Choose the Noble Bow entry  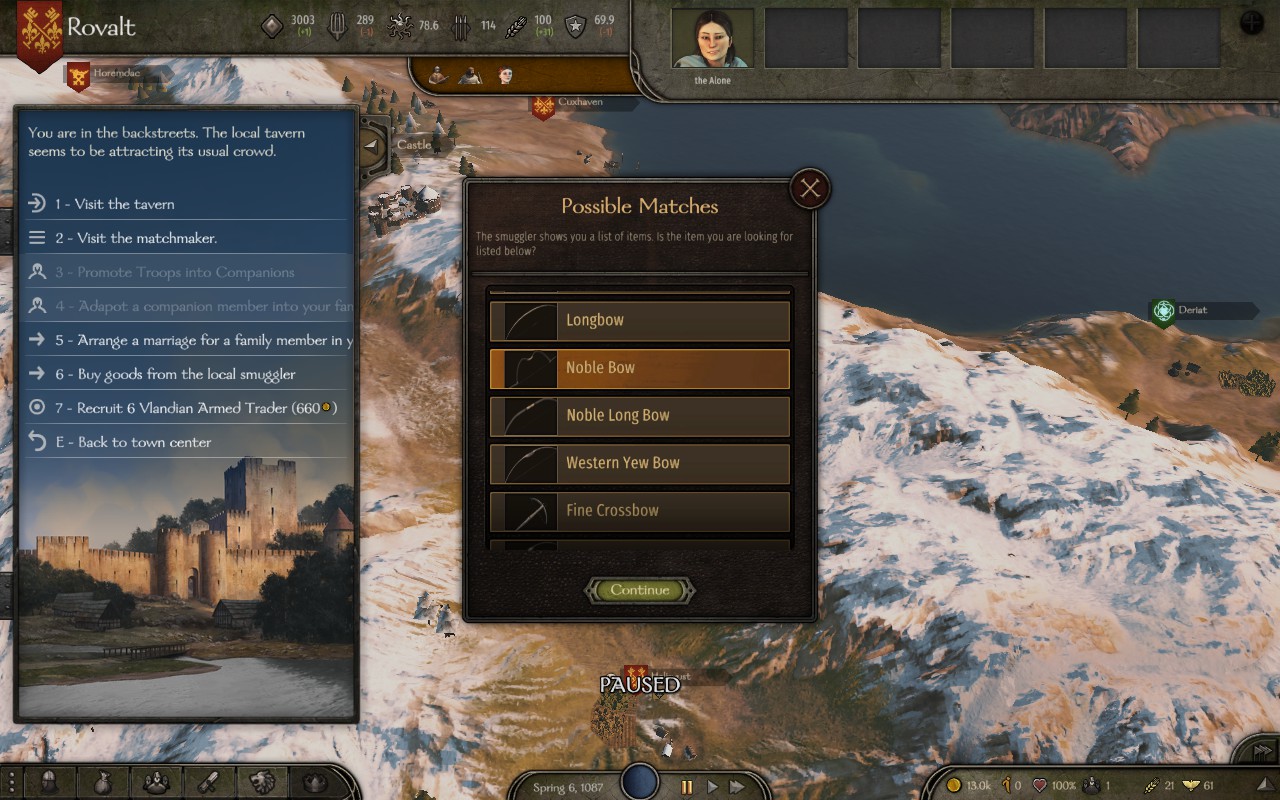click(x=640, y=368)
